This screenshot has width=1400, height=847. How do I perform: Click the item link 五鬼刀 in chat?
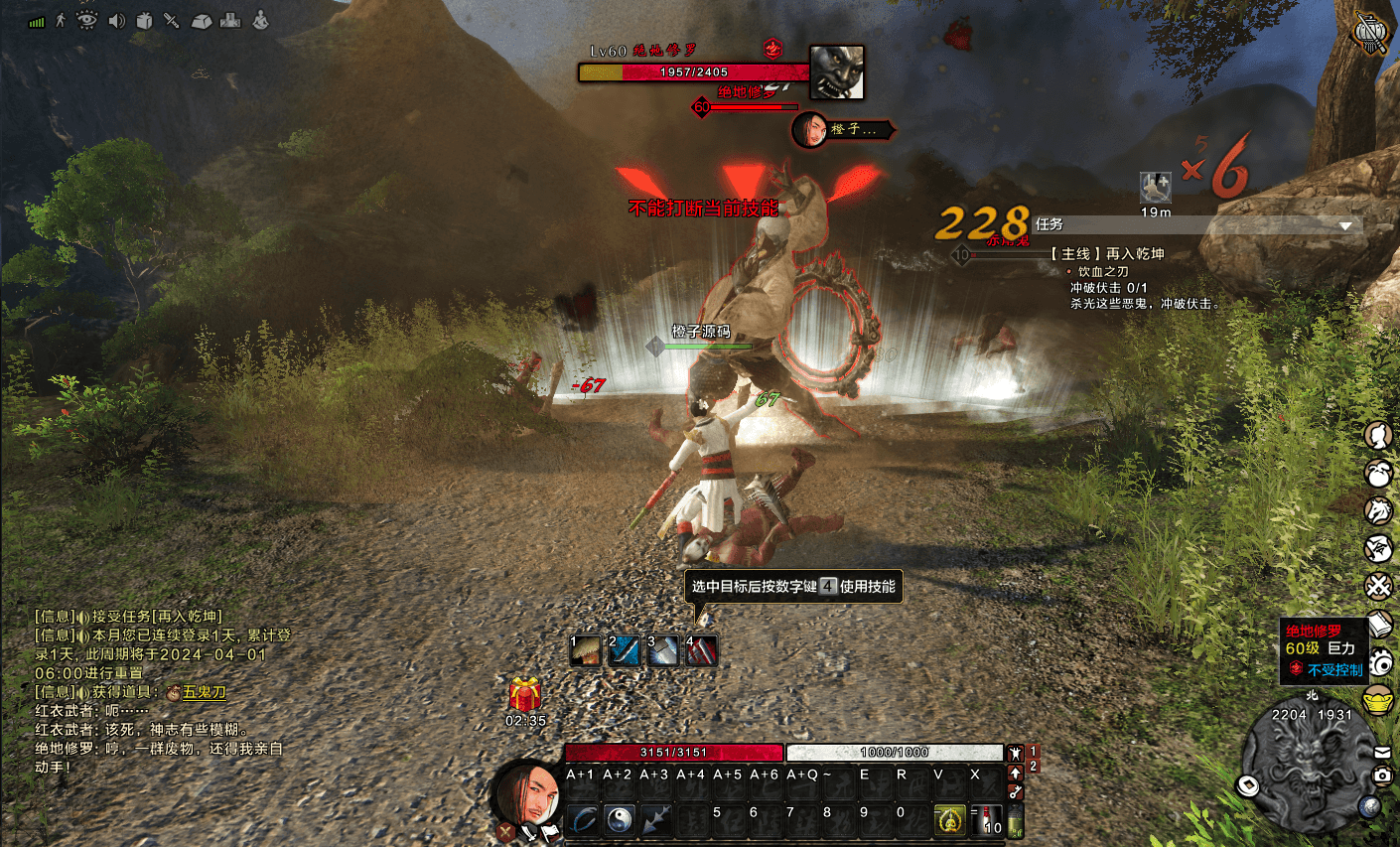point(204,692)
